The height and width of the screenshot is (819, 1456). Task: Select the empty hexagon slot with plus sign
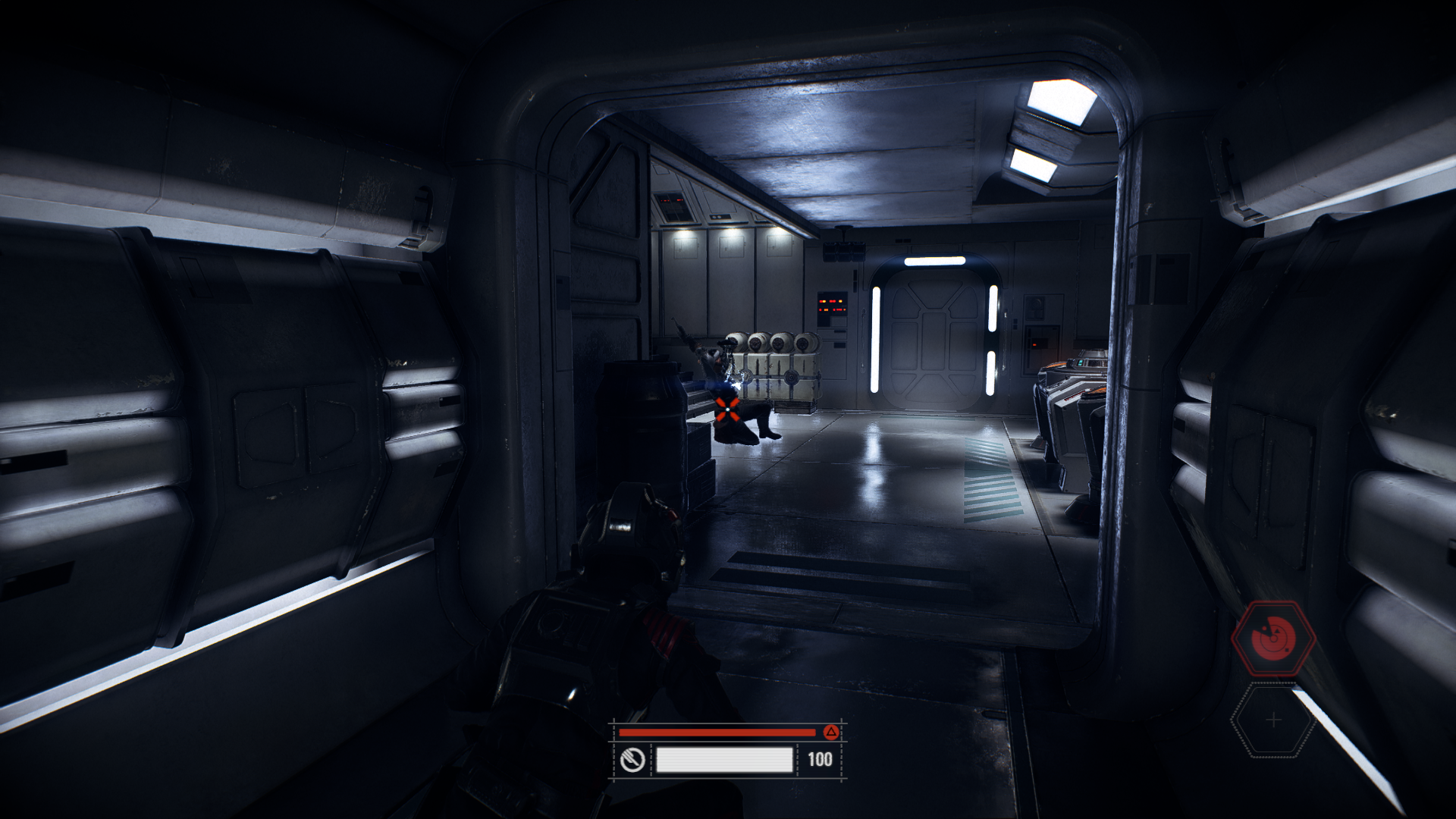[1273, 720]
